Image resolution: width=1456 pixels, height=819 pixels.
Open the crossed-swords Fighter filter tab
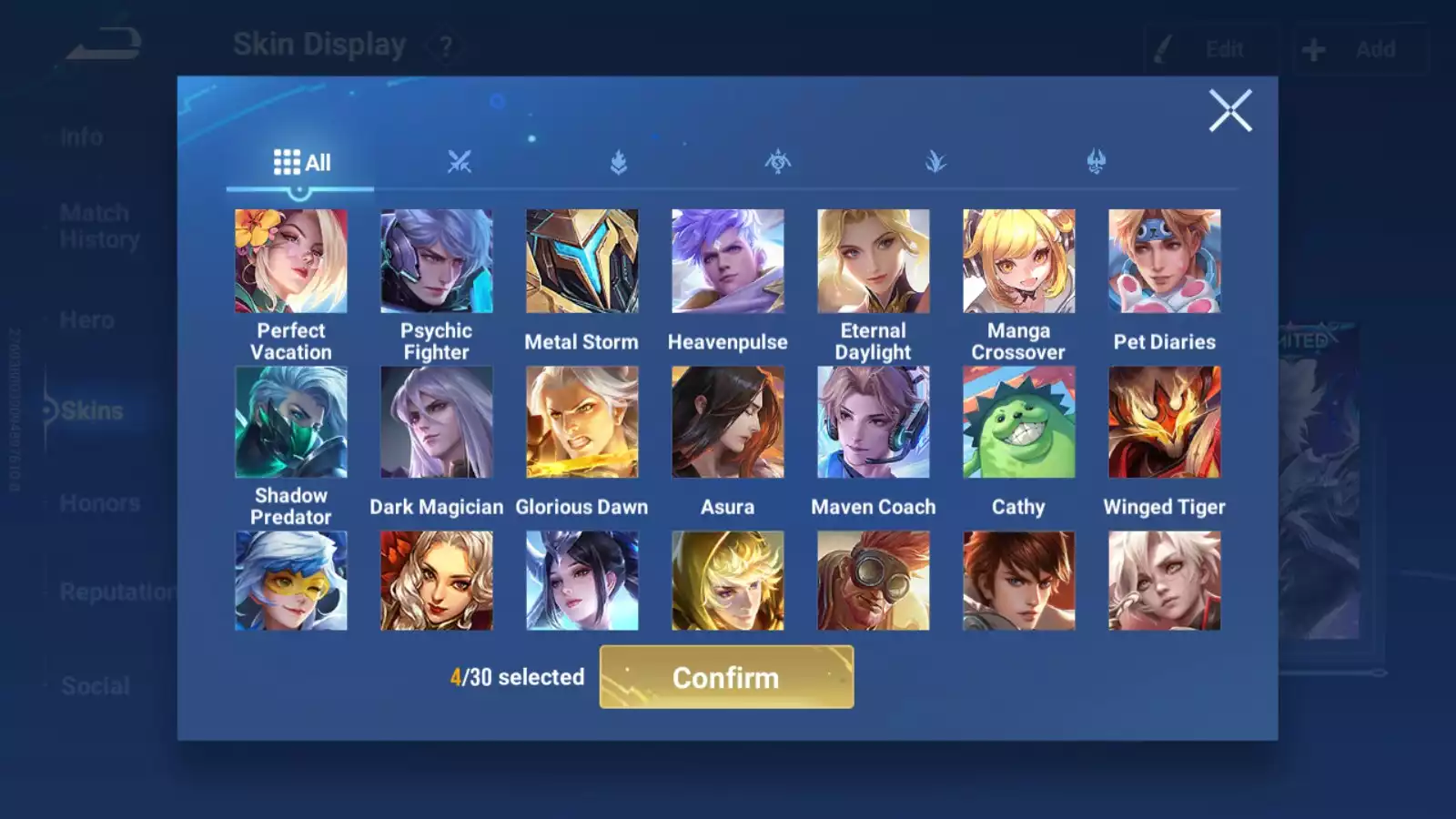[x=459, y=161]
